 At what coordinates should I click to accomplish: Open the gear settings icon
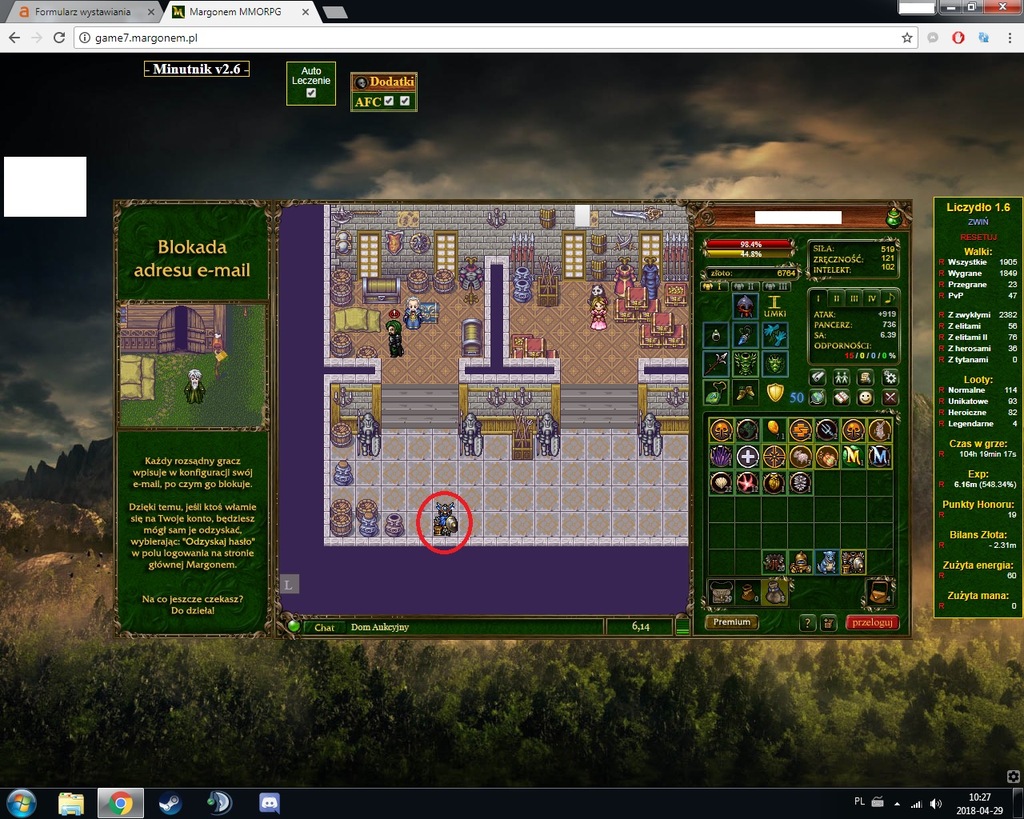[x=890, y=377]
